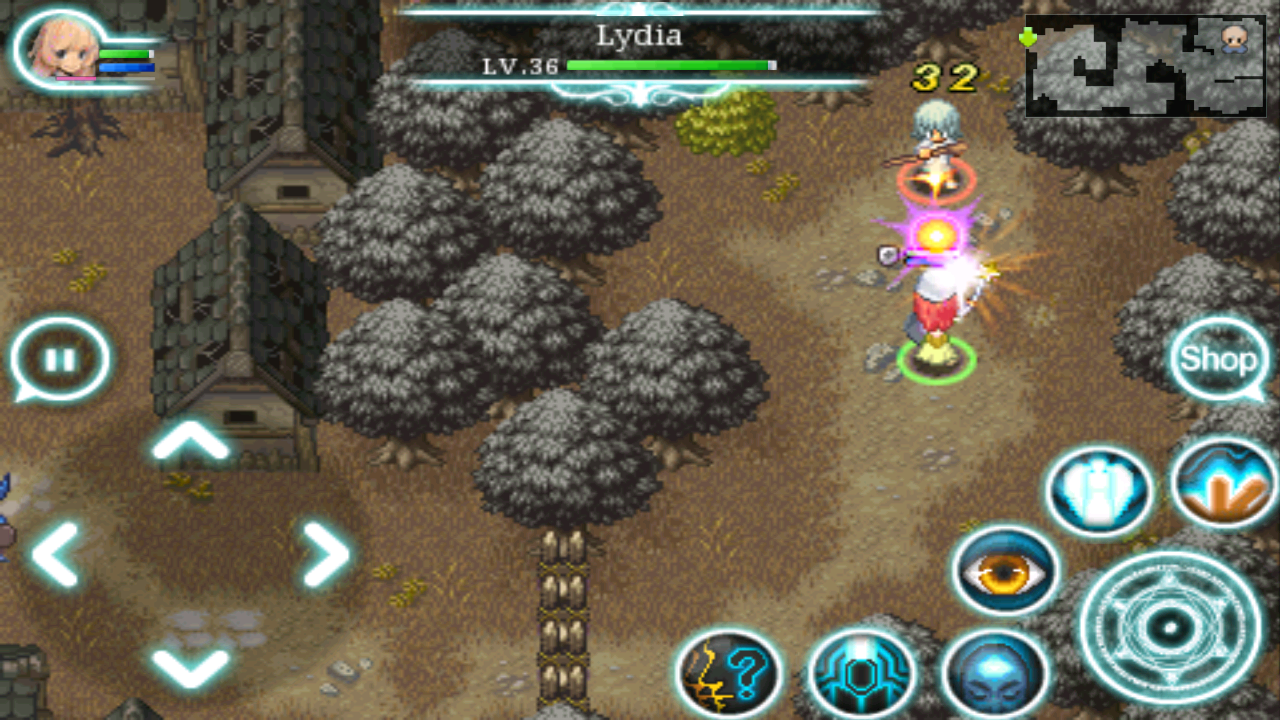Tap the minimap in the corner

click(x=1143, y=65)
